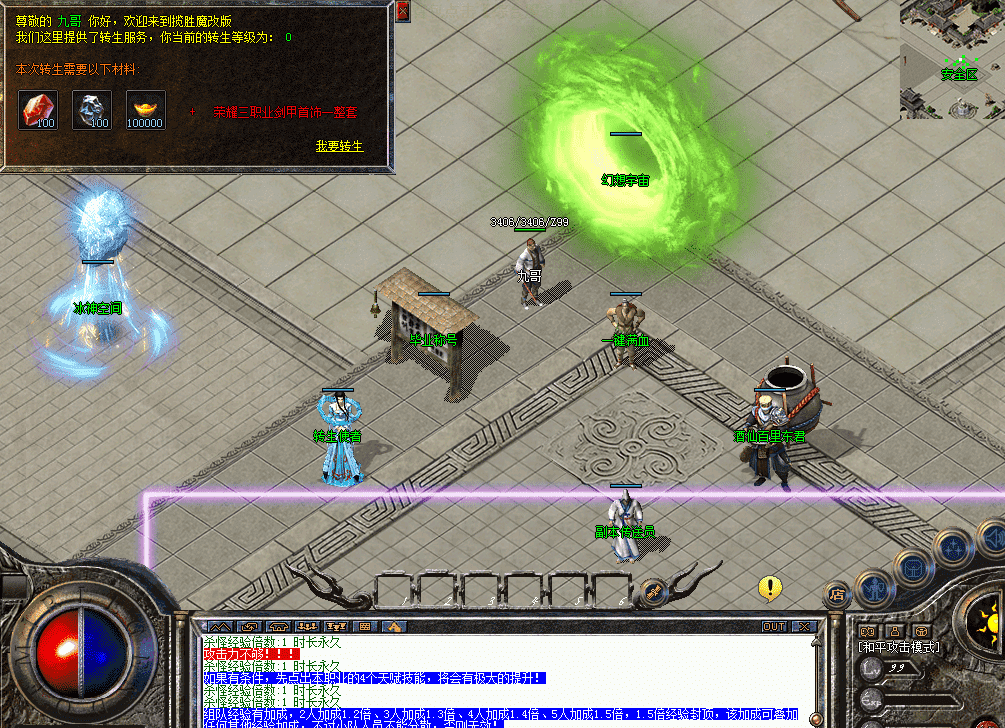
Task: Click the round button beside hotbar slot 6
Action: (653, 590)
